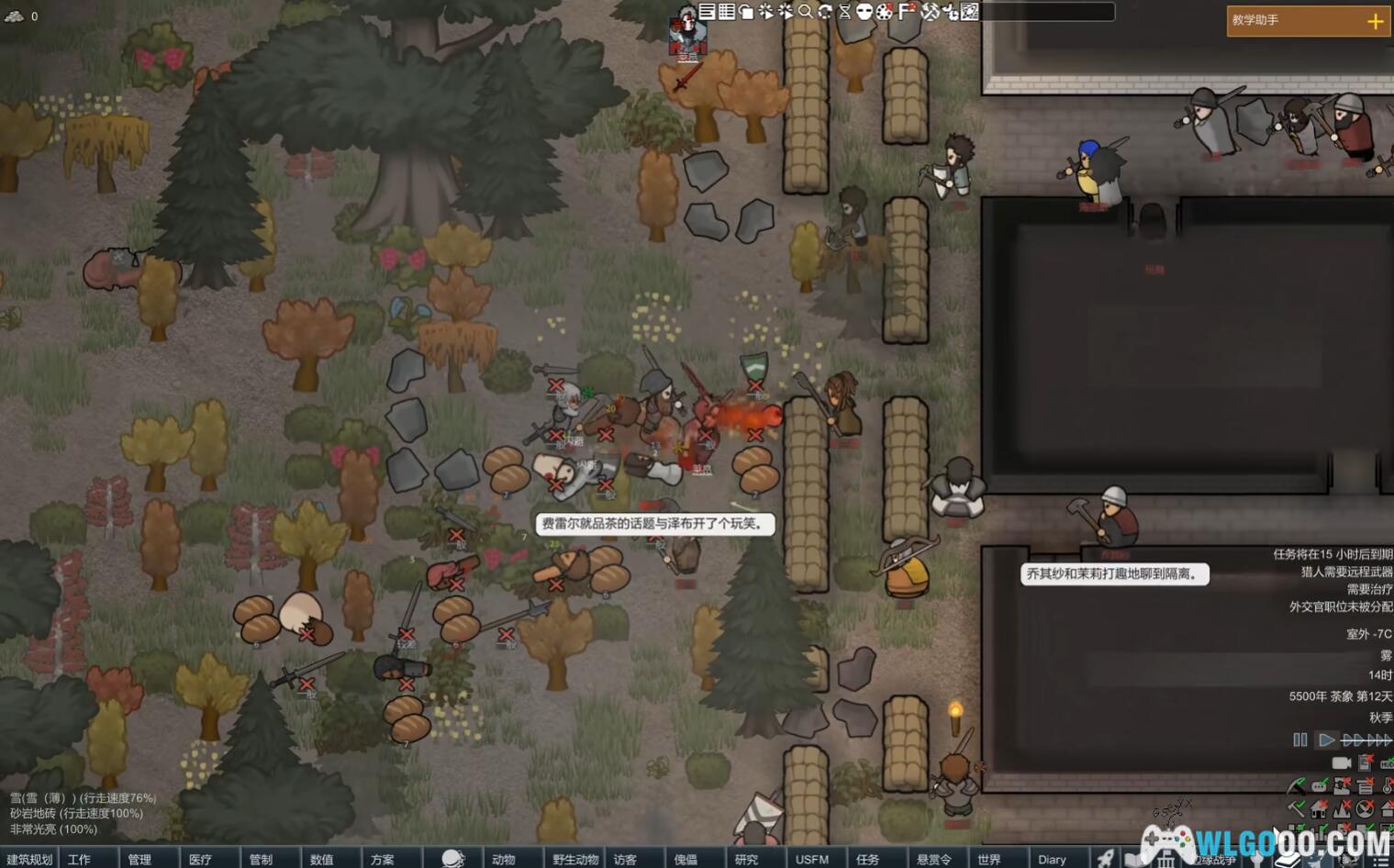Open the 野生动物 (Wildlife) tab

click(575, 859)
